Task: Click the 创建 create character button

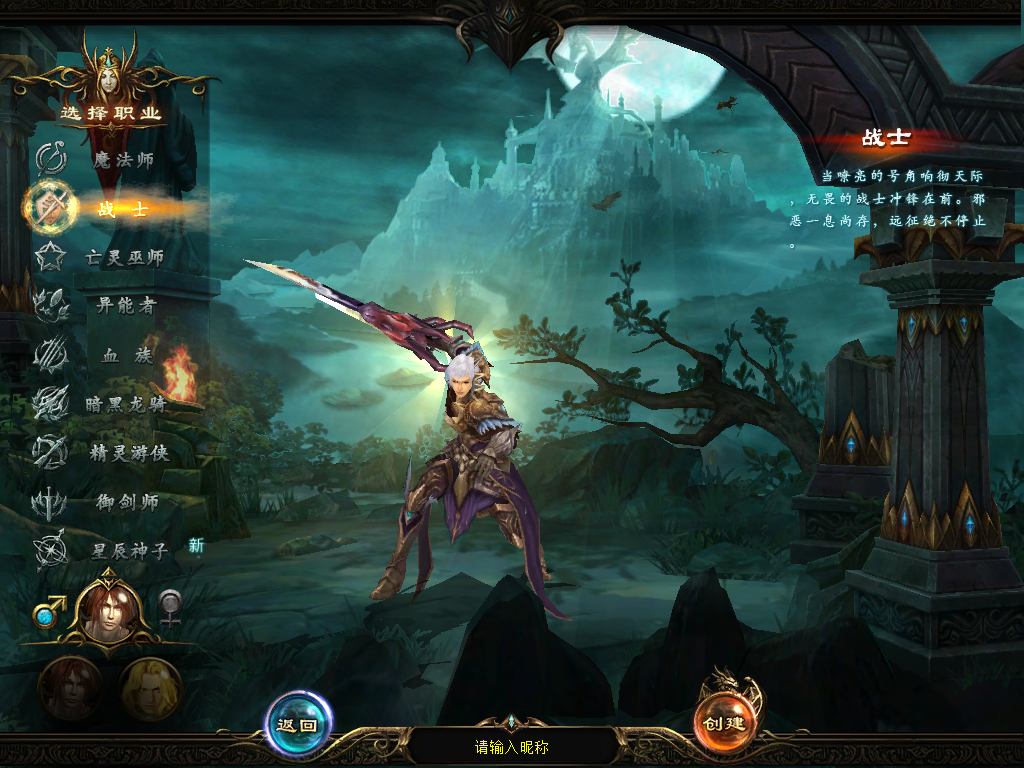Action: point(725,723)
